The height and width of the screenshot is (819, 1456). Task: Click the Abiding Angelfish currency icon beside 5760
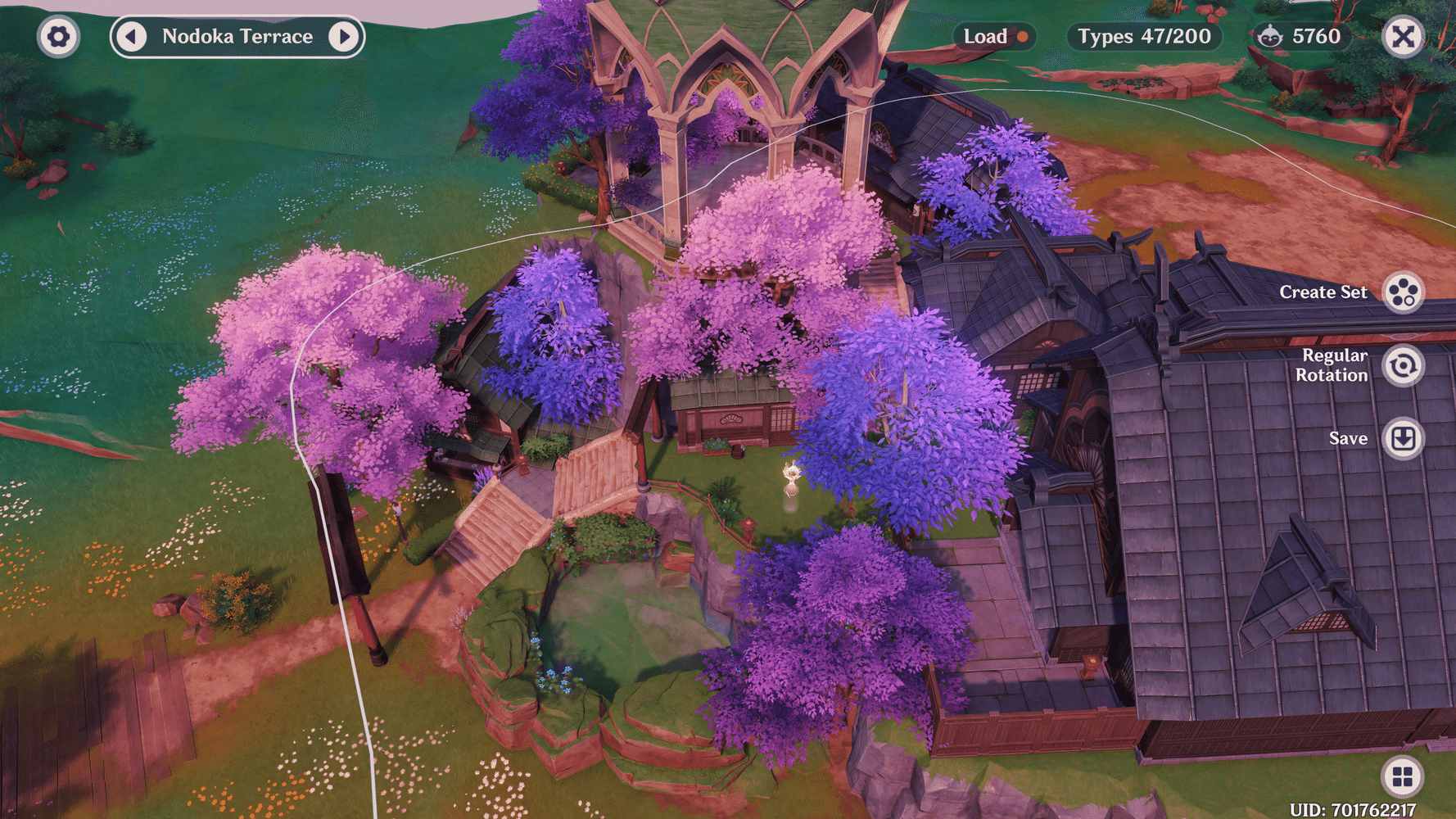point(1270,37)
